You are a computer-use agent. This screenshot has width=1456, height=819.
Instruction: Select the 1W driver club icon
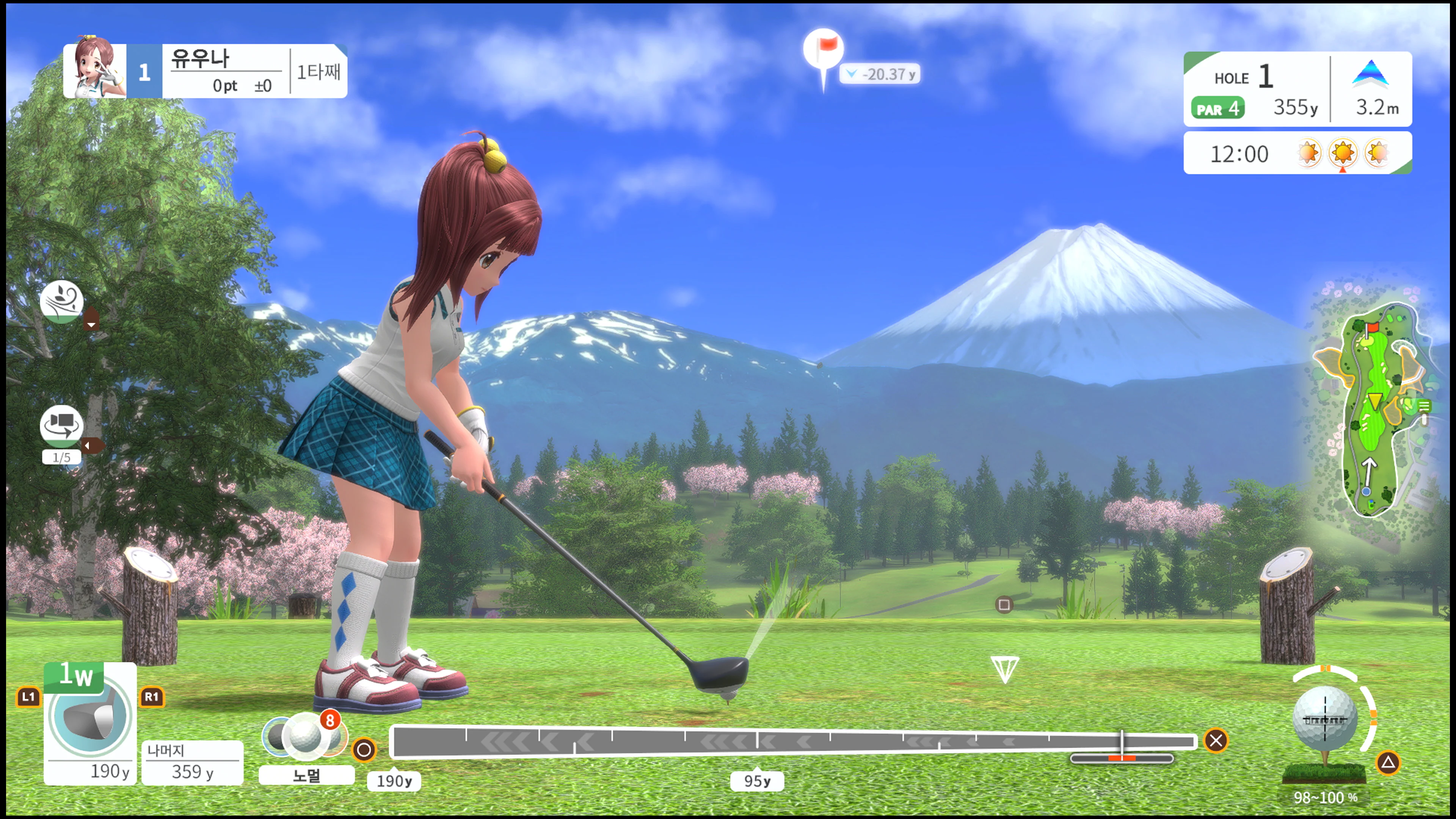pos(91,715)
